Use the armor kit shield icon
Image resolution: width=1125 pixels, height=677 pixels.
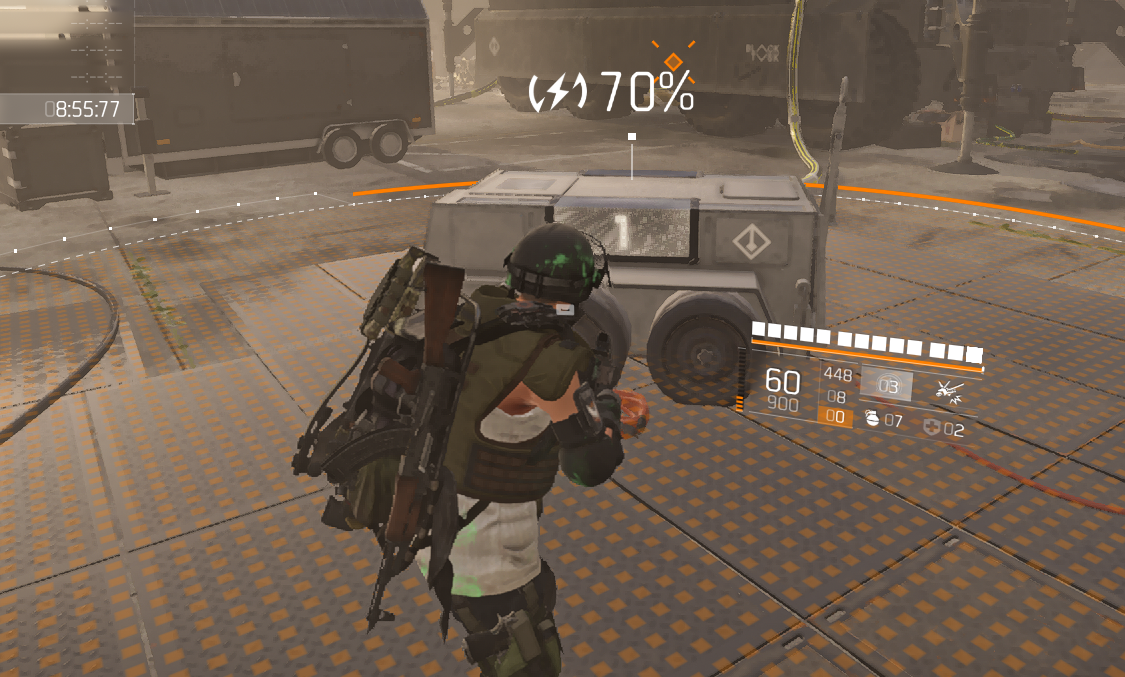click(932, 429)
